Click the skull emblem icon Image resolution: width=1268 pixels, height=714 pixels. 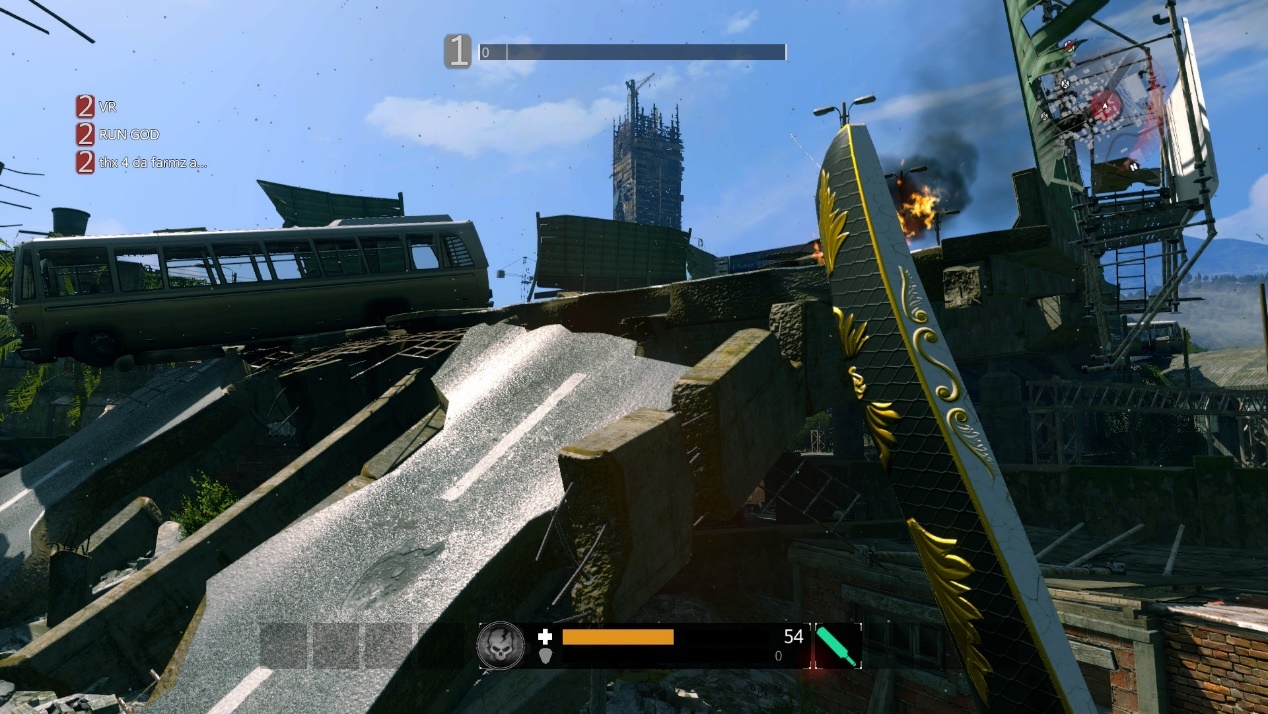click(x=500, y=644)
